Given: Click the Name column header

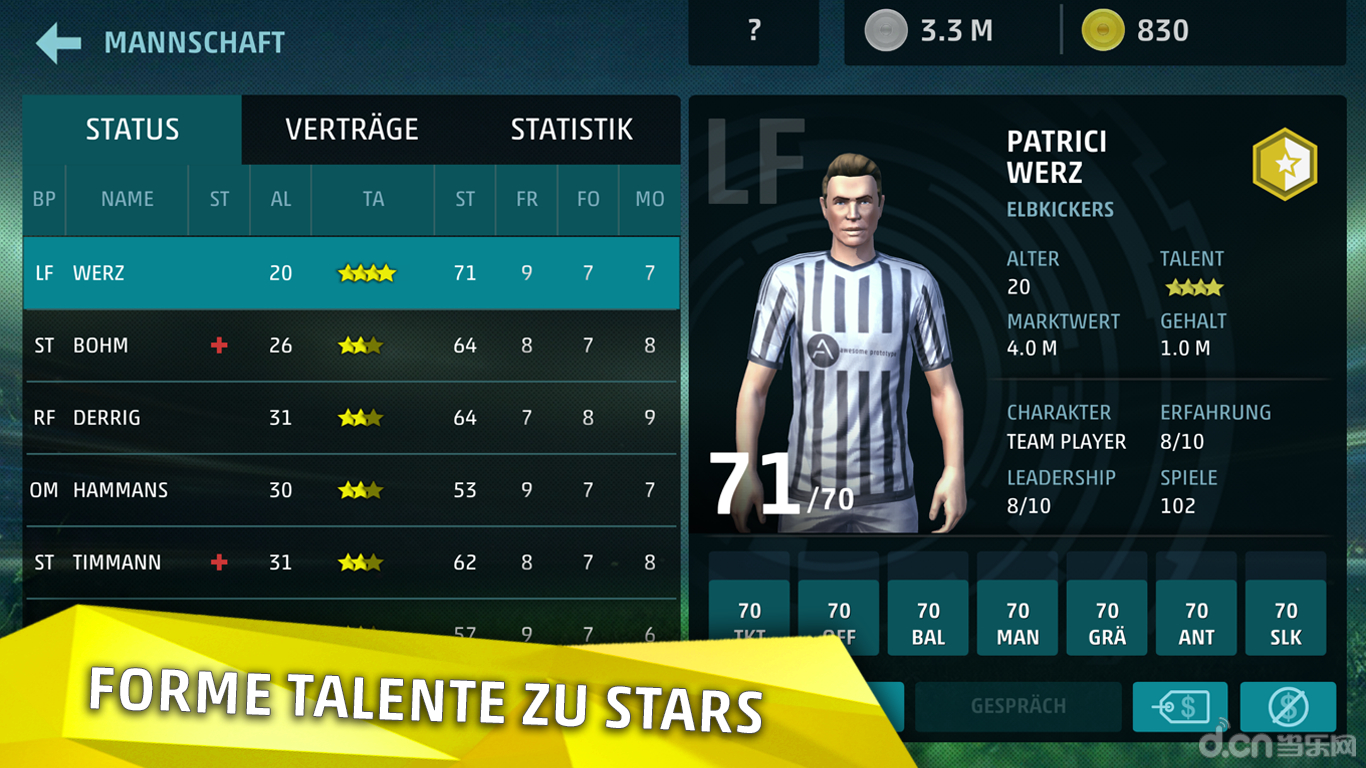Looking at the screenshot, I should click(x=127, y=199).
